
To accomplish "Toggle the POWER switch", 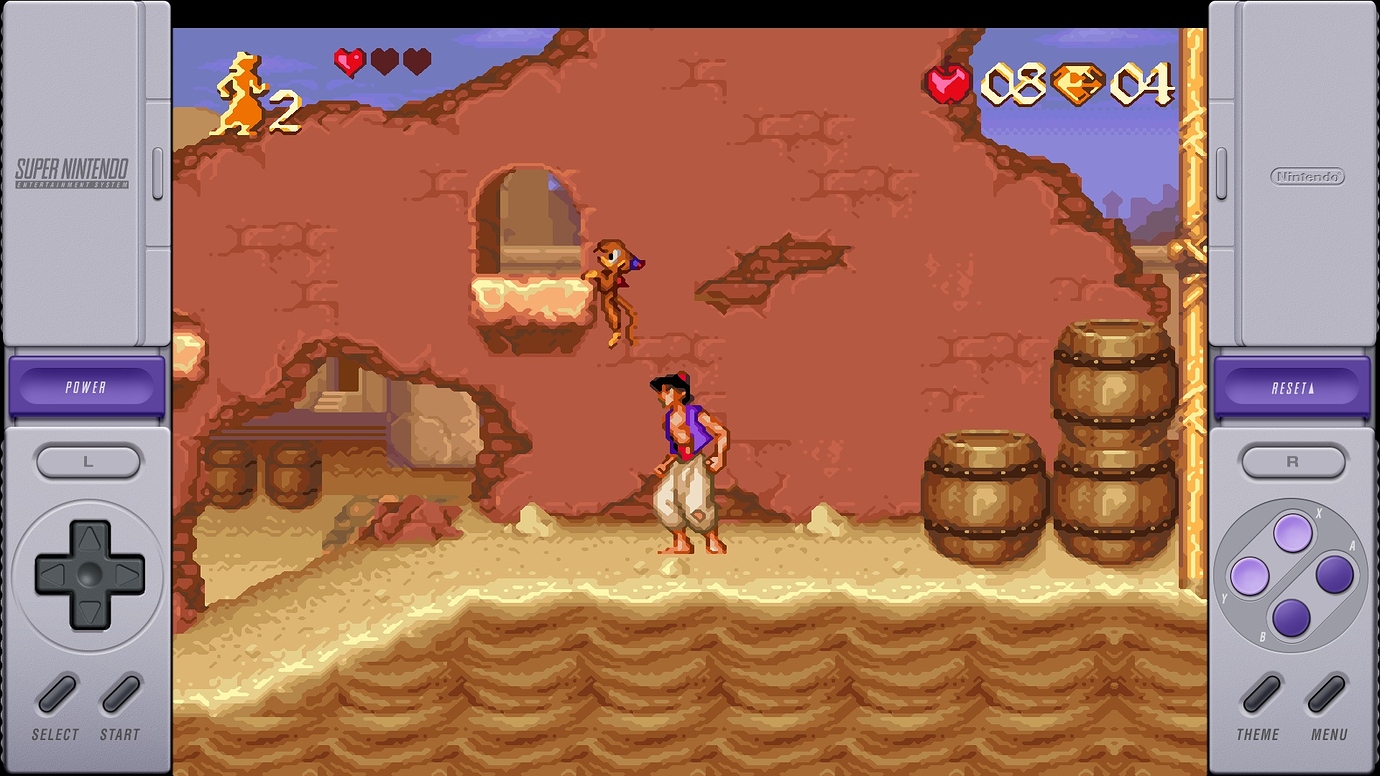I will click(x=86, y=383).
